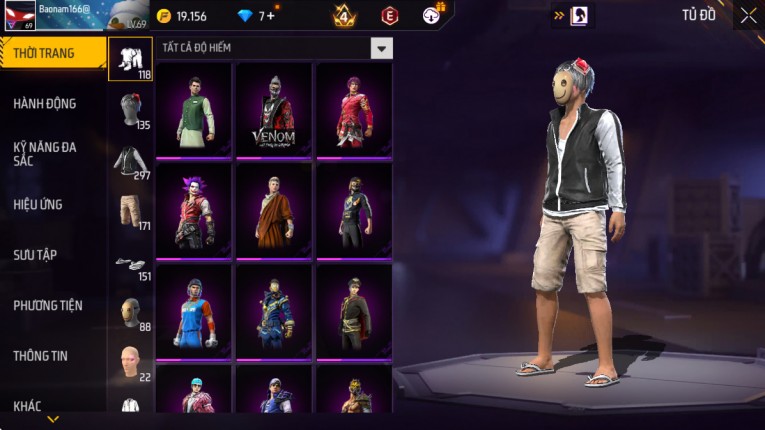
Task: Open the PHƯƠNG TIỆN category
Action: point(48,306)
